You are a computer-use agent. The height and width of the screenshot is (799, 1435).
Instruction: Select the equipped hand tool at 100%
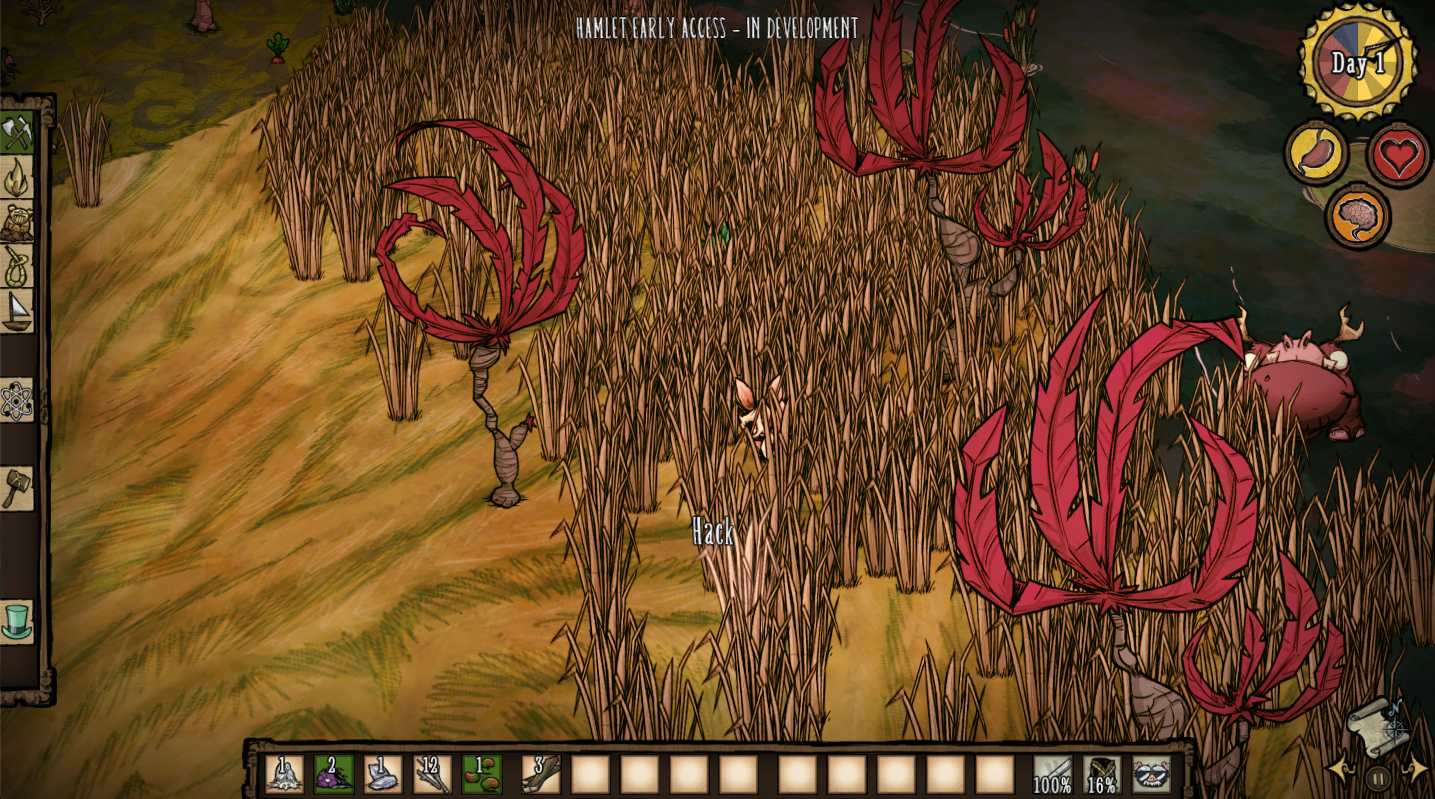pos(1052,774)
